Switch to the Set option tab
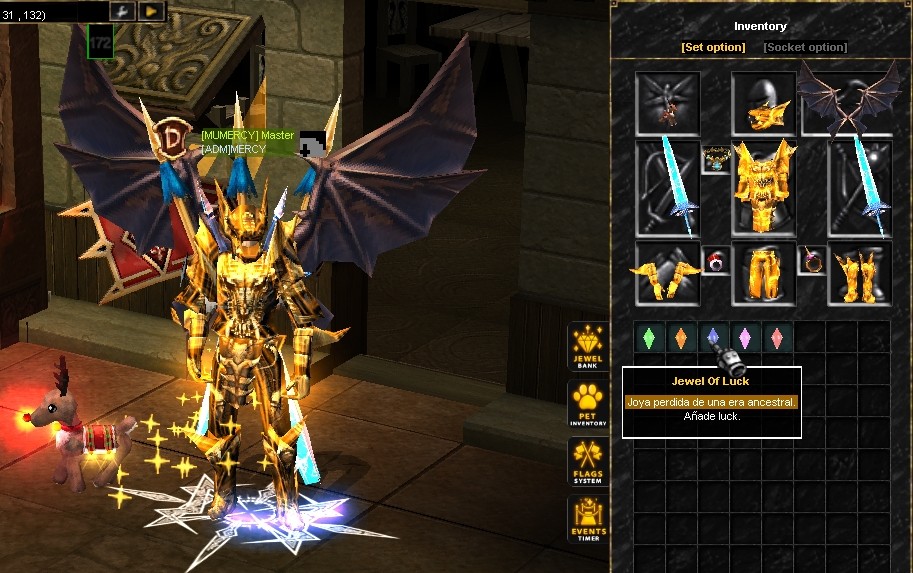 (x=713, y=47)
